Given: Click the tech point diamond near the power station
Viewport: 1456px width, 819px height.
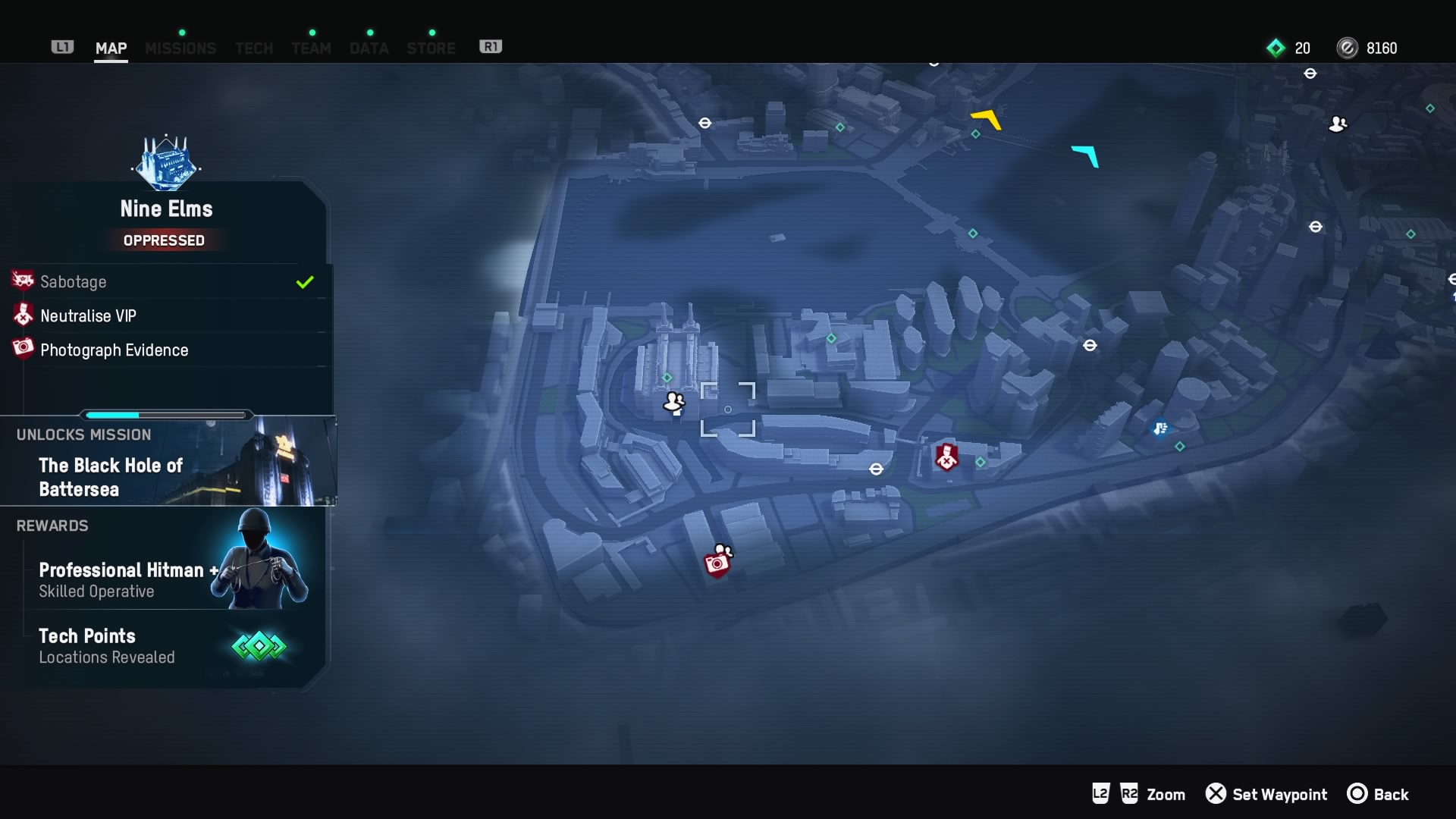Looking at the screenshot, I should click(666, 377).
